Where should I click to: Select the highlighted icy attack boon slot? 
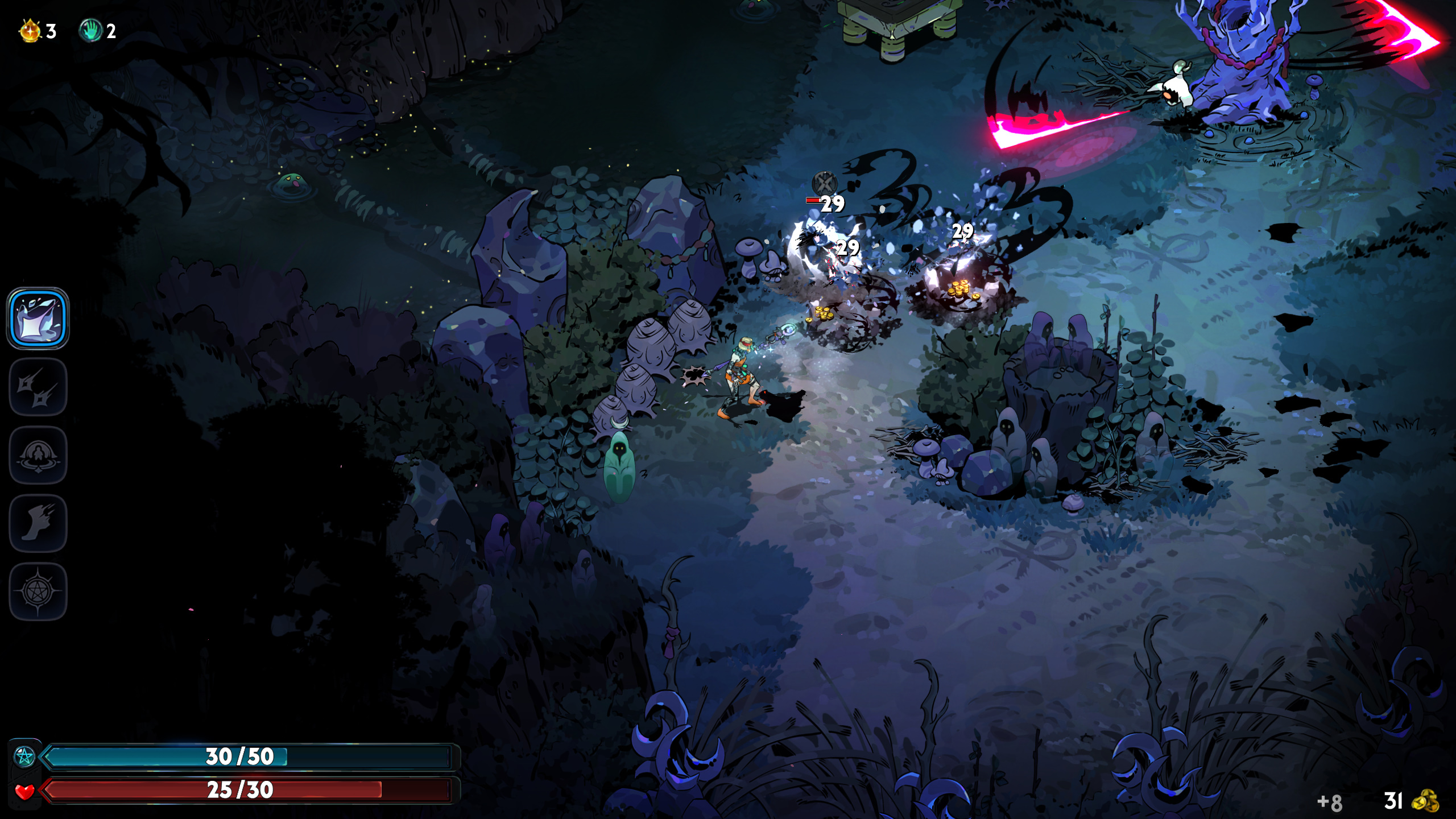point(38,318)
